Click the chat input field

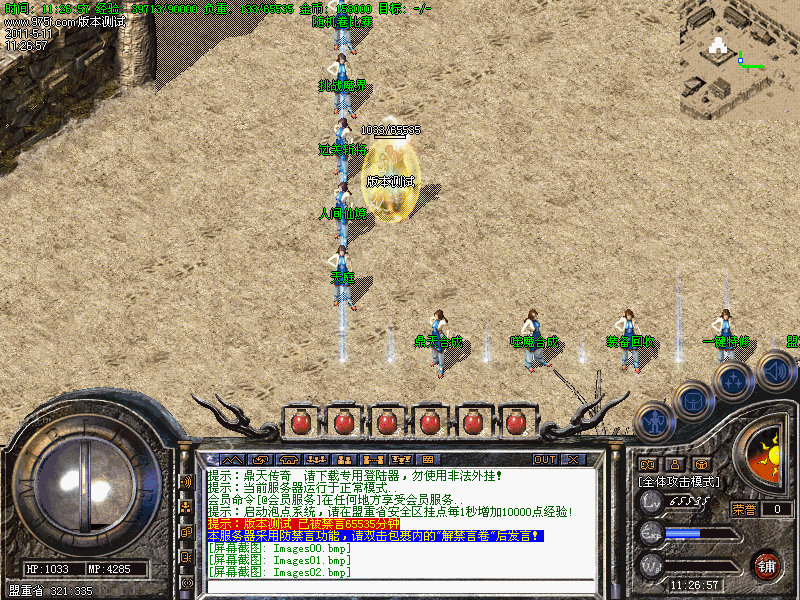[400, 587]
